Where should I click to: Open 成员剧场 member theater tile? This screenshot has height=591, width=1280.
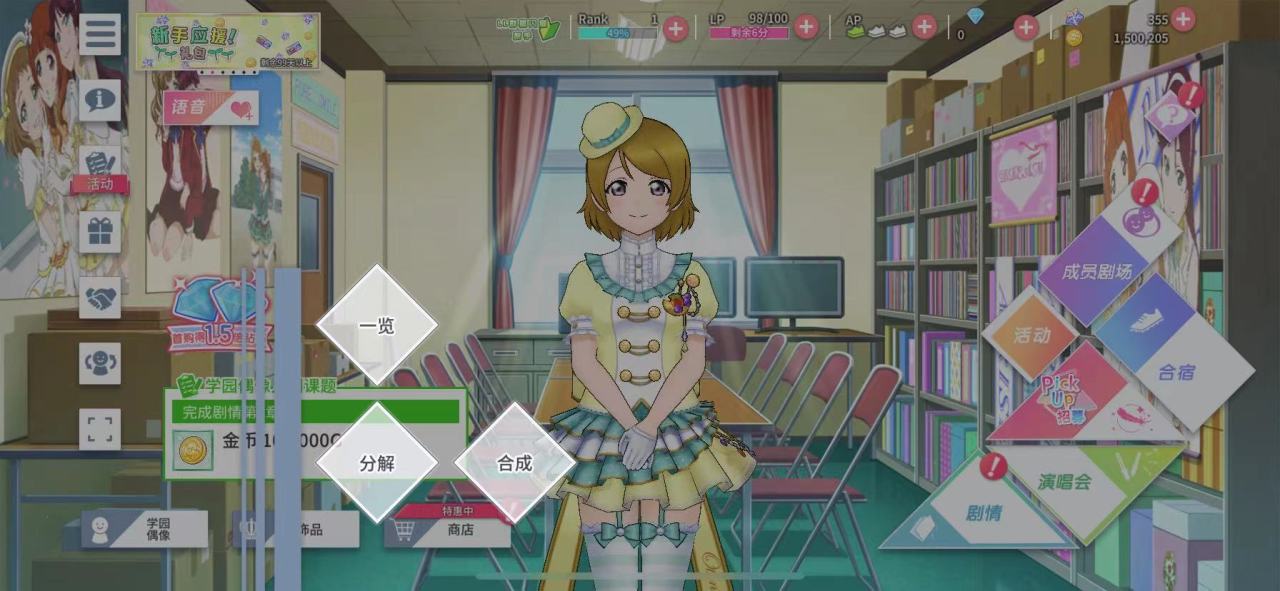[1097, 271]
